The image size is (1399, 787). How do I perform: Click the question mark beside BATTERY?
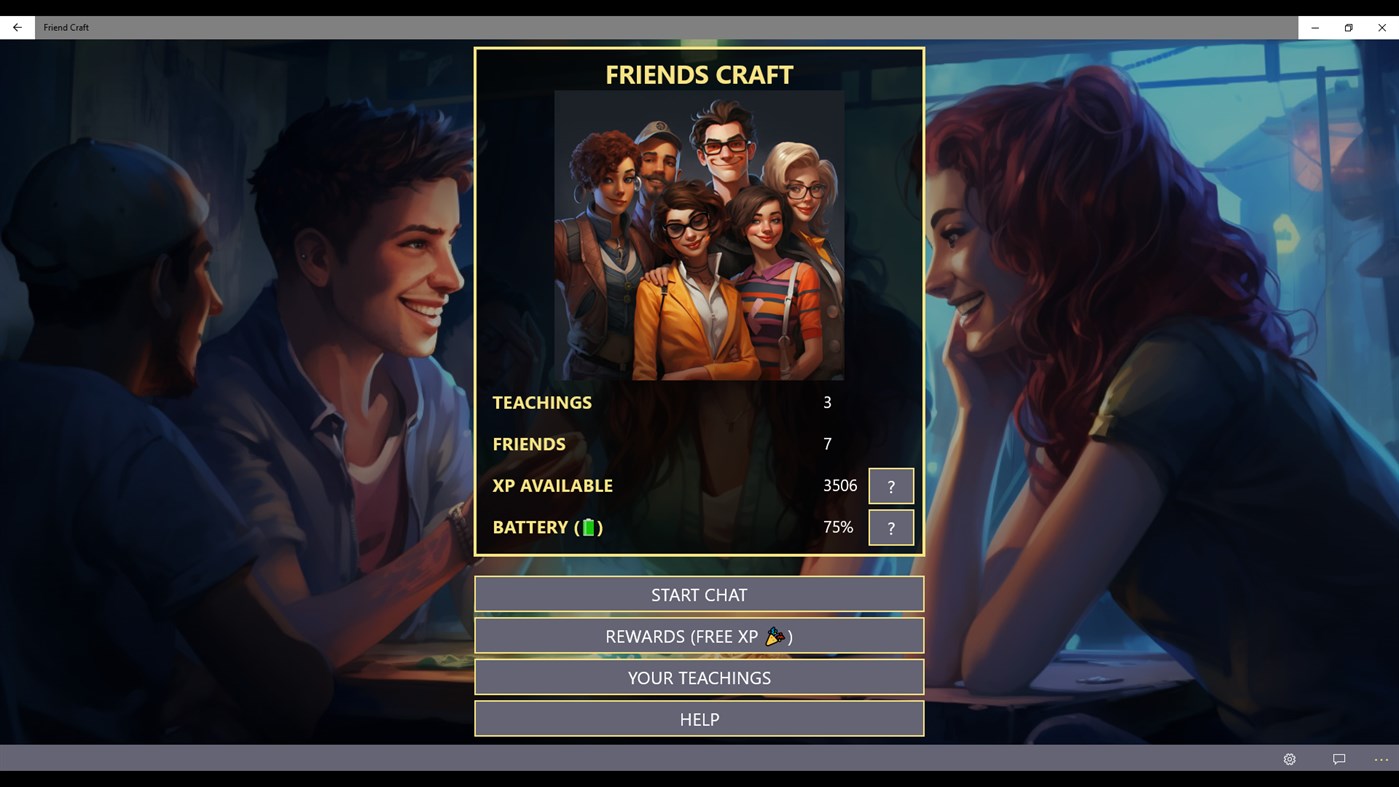pyautogui.click(x=890, y=527)
